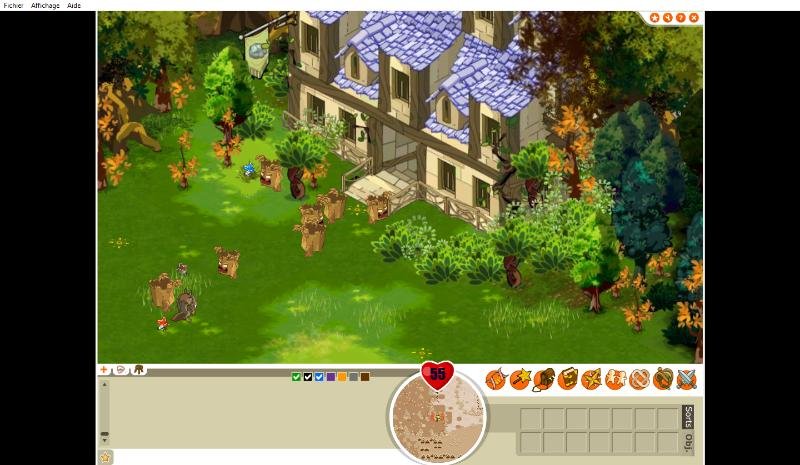Open help with the question mark button
800x465 pixels.
[x=681, y=17]
